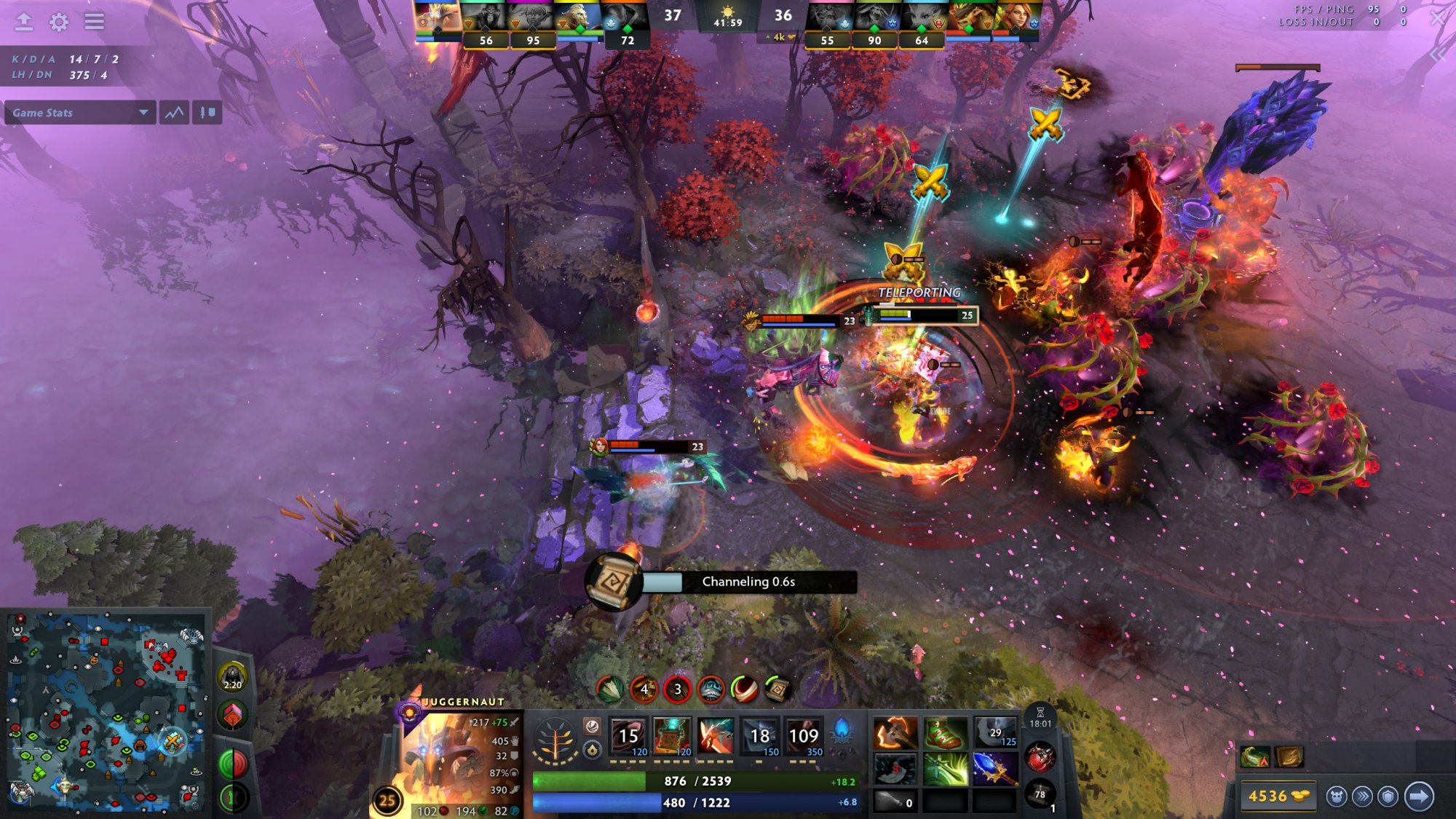Close the overlay with top-right X

click(x=1437, y=18)
